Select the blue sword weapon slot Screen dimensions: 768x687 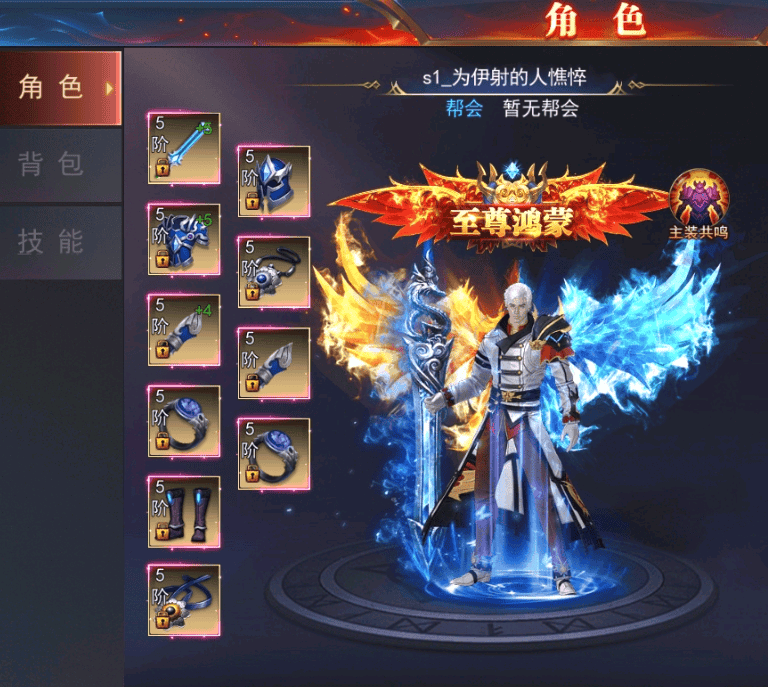(184, 147)
